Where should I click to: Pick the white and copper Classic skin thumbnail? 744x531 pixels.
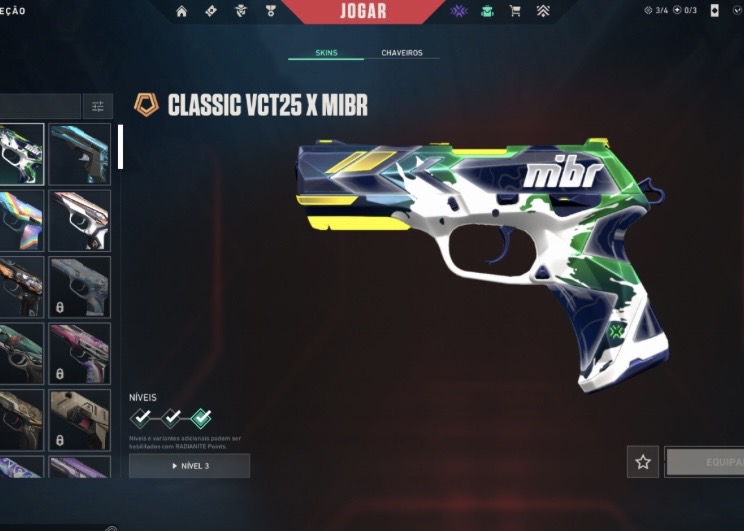(80, 221)
